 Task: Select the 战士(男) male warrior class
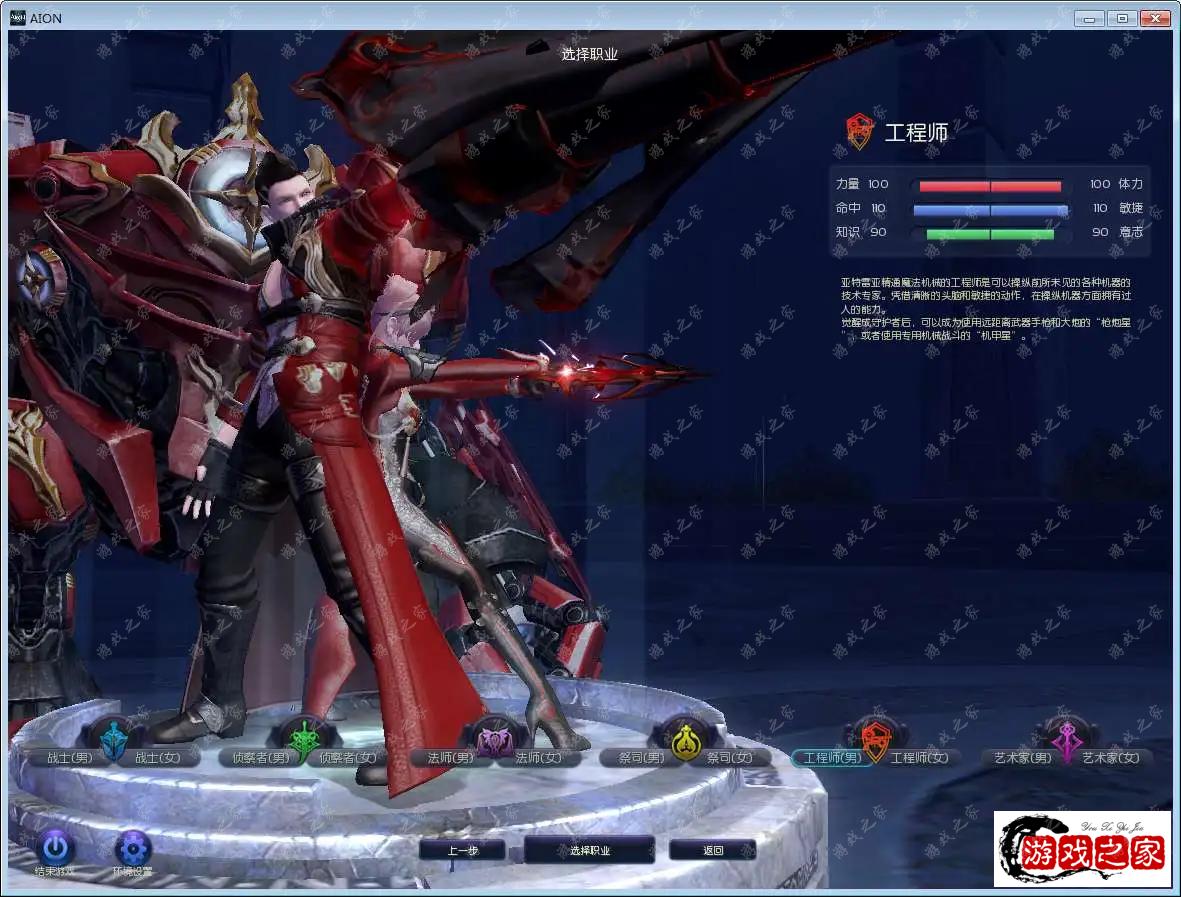(68, 758)
